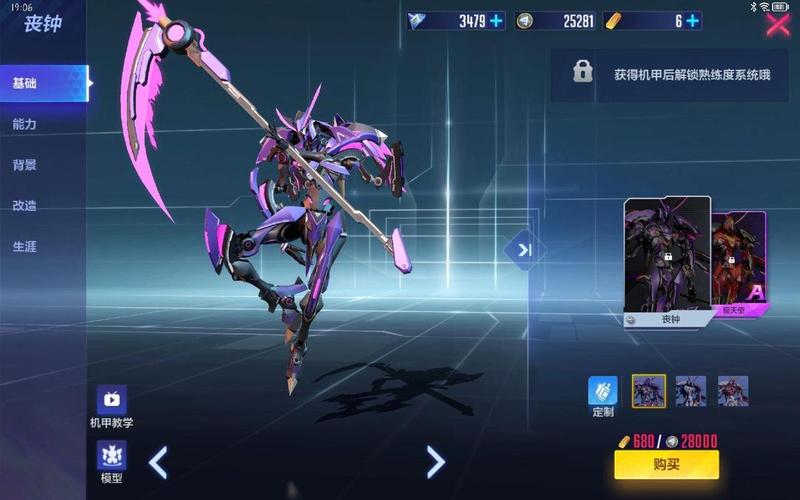Screen dimensions: 800x500
Task: Select the 丧钟 mech card
Action: coord(667,260)
